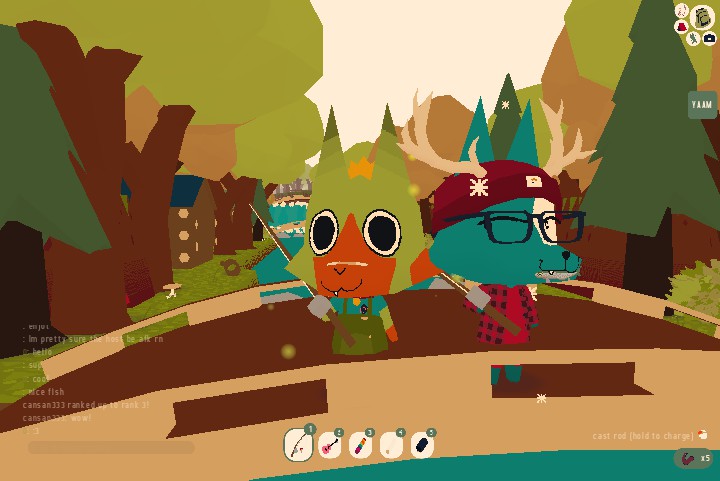Select the fishing rod hotbar slot
The width and height of the screenshot is (720, 481).
298,444
